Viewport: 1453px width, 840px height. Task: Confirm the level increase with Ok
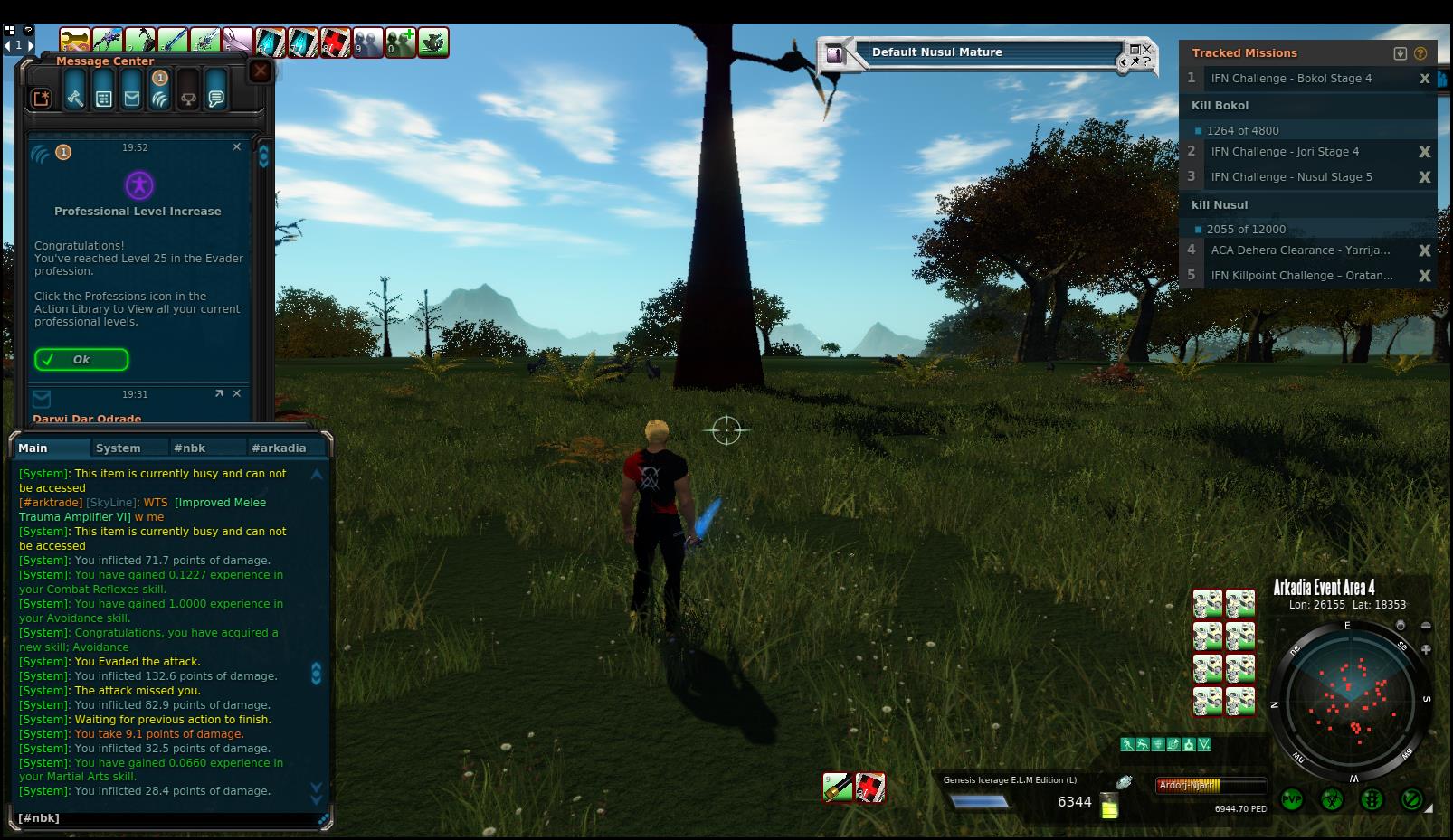81,359
